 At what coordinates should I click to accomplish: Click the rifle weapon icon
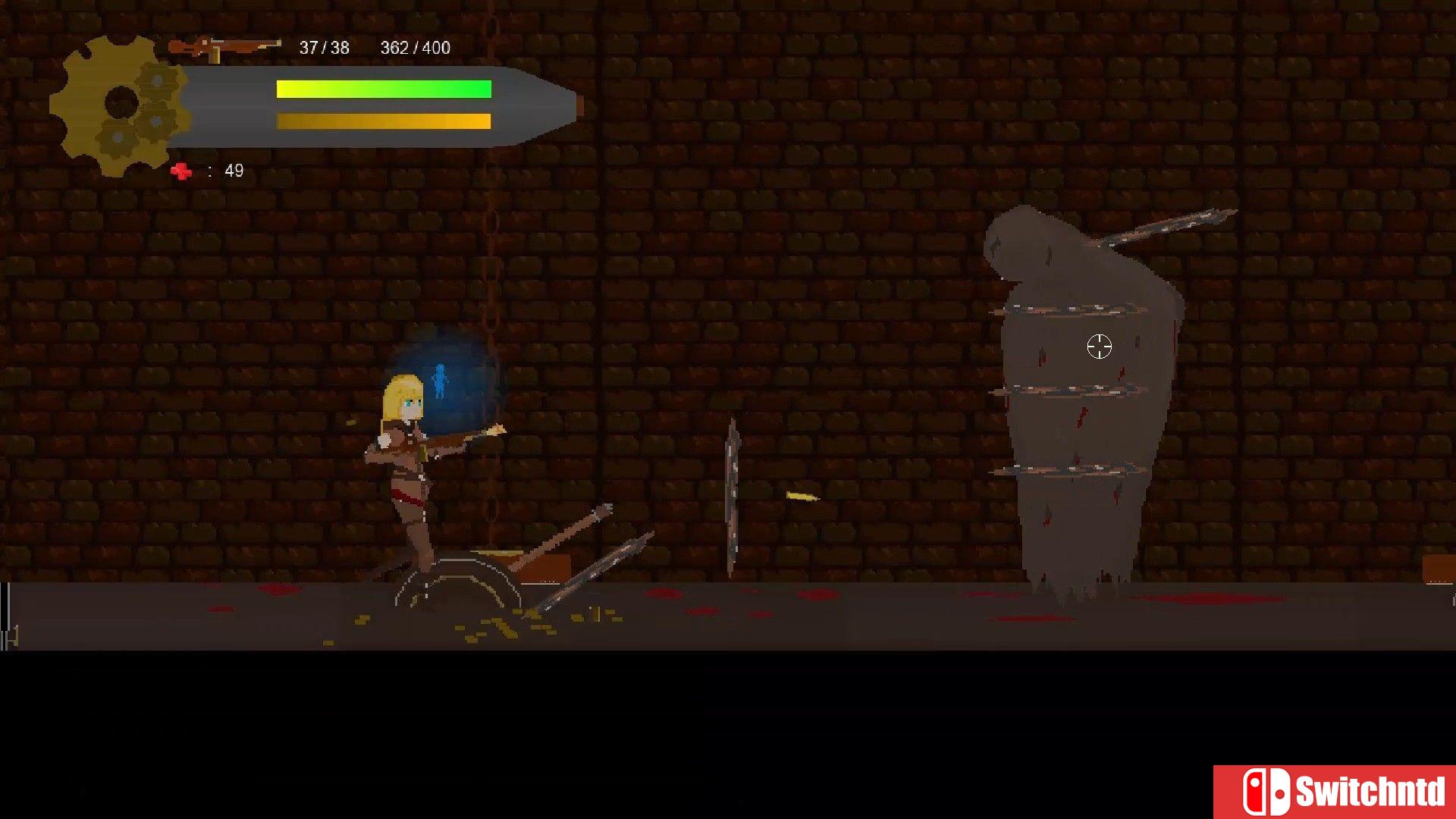pos(224,49)
